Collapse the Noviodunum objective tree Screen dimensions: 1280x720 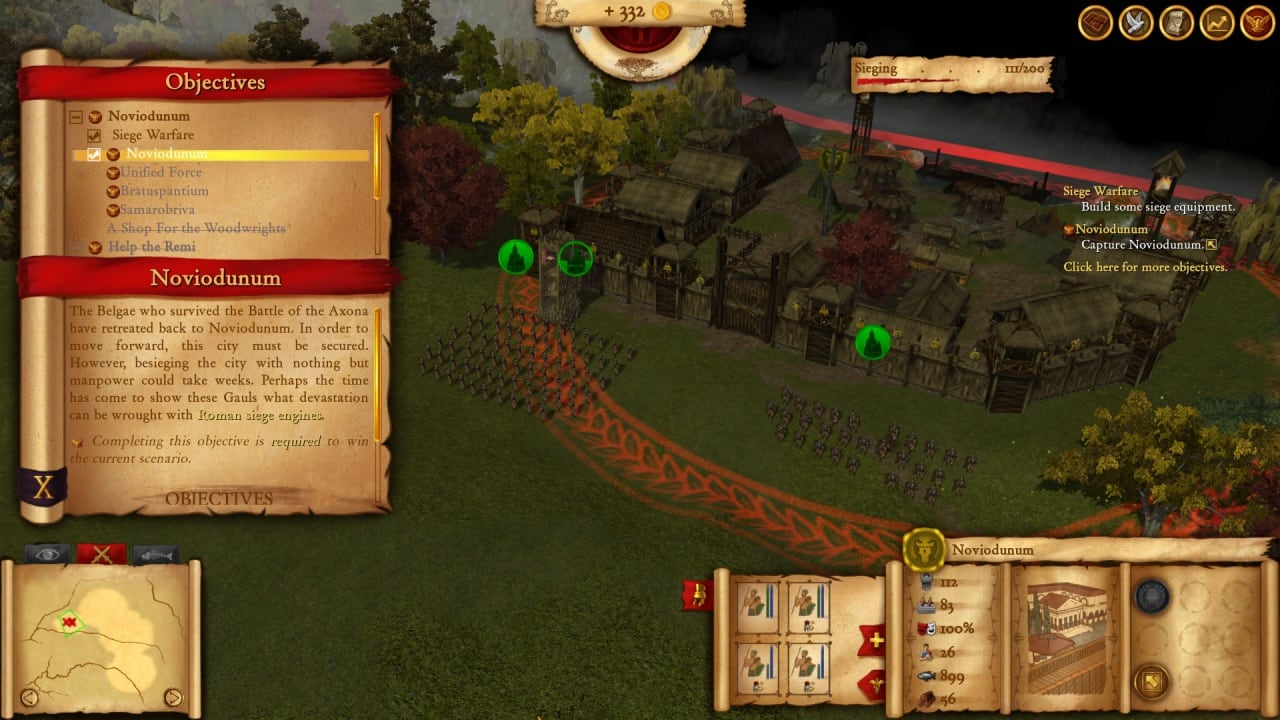tap(75, 117)
